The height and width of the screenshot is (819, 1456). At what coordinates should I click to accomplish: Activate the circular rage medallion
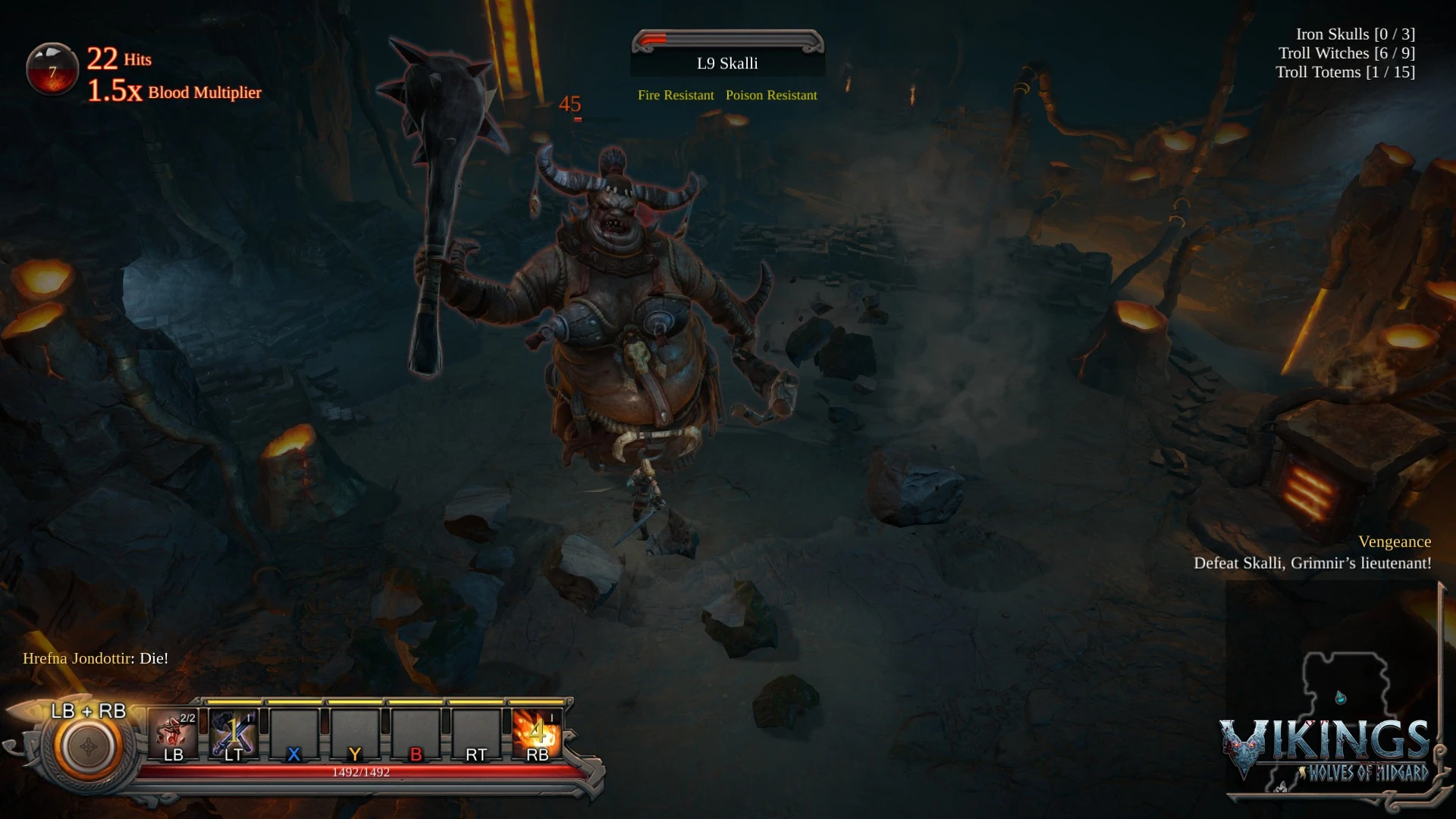[88, 747]
